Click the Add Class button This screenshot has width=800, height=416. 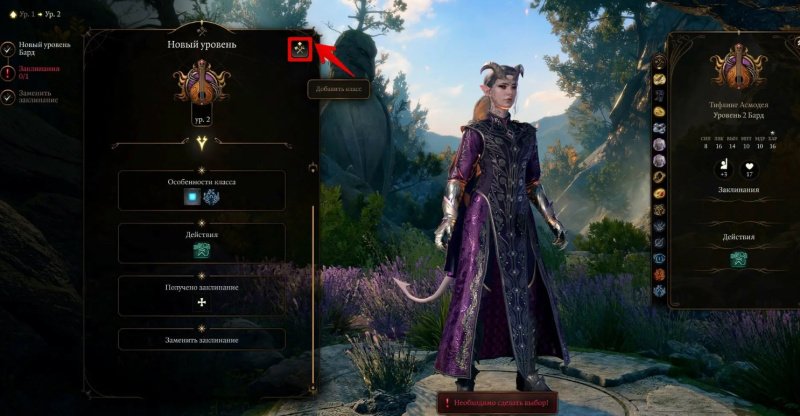(x=298, y=48)
